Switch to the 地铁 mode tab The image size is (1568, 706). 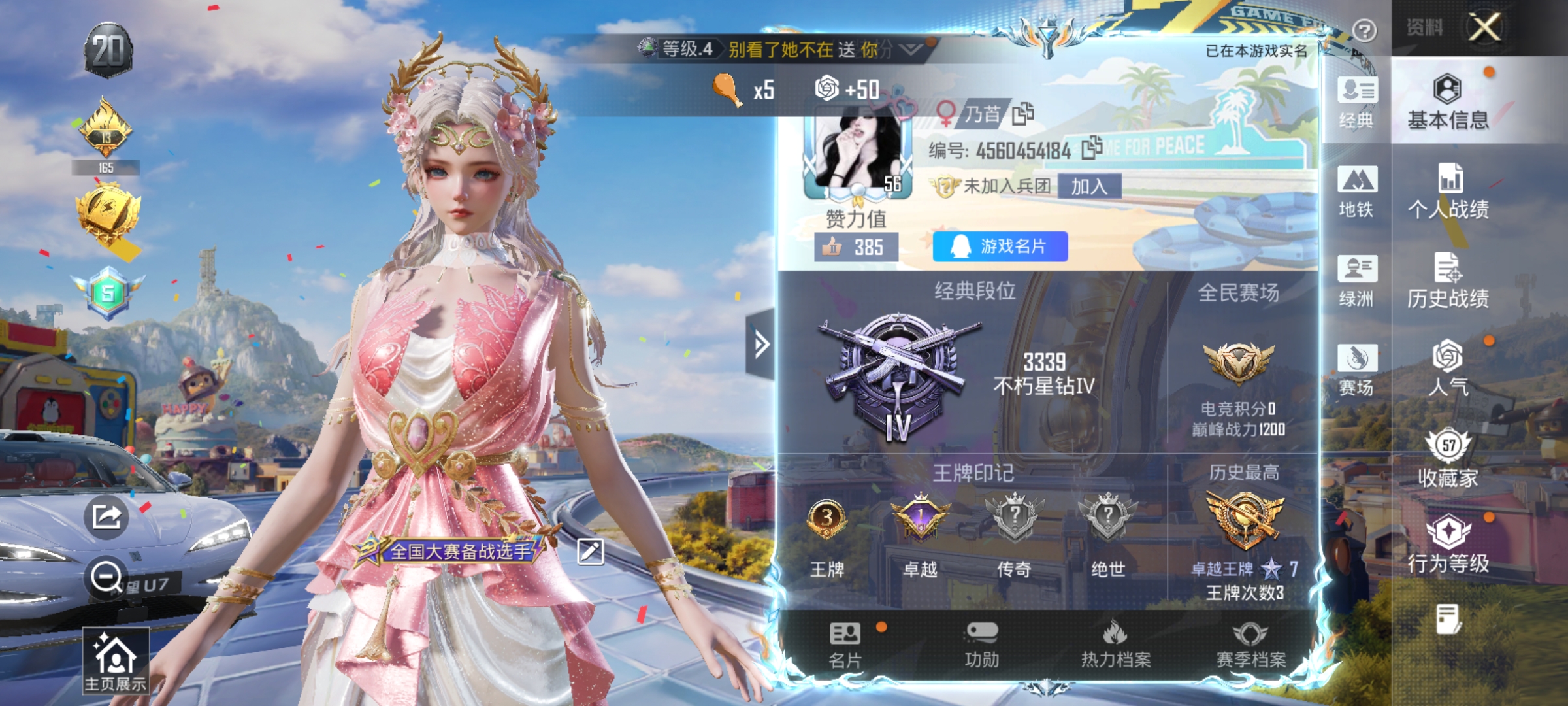point(1357,193)
